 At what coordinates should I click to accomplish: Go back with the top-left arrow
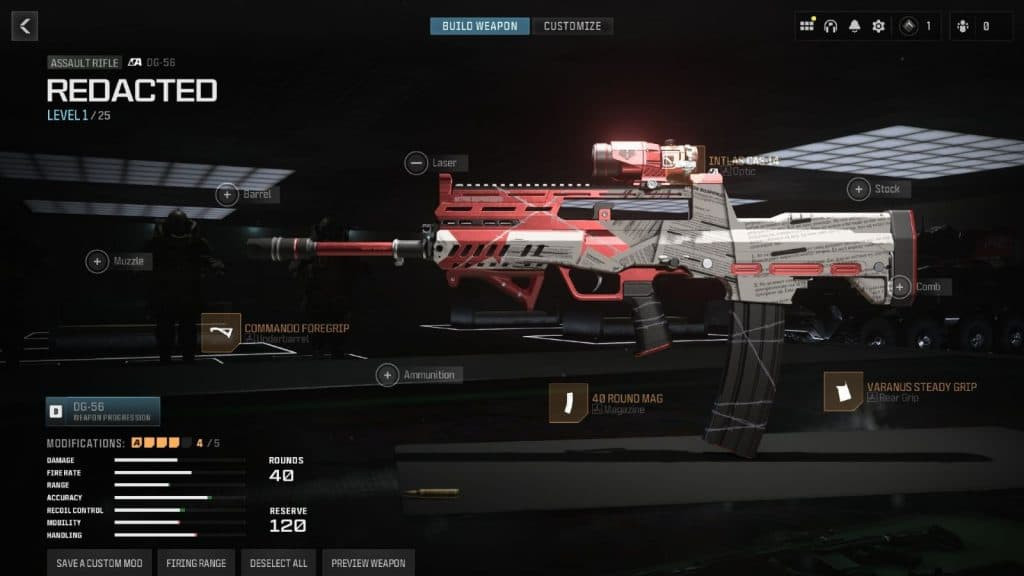25,26
